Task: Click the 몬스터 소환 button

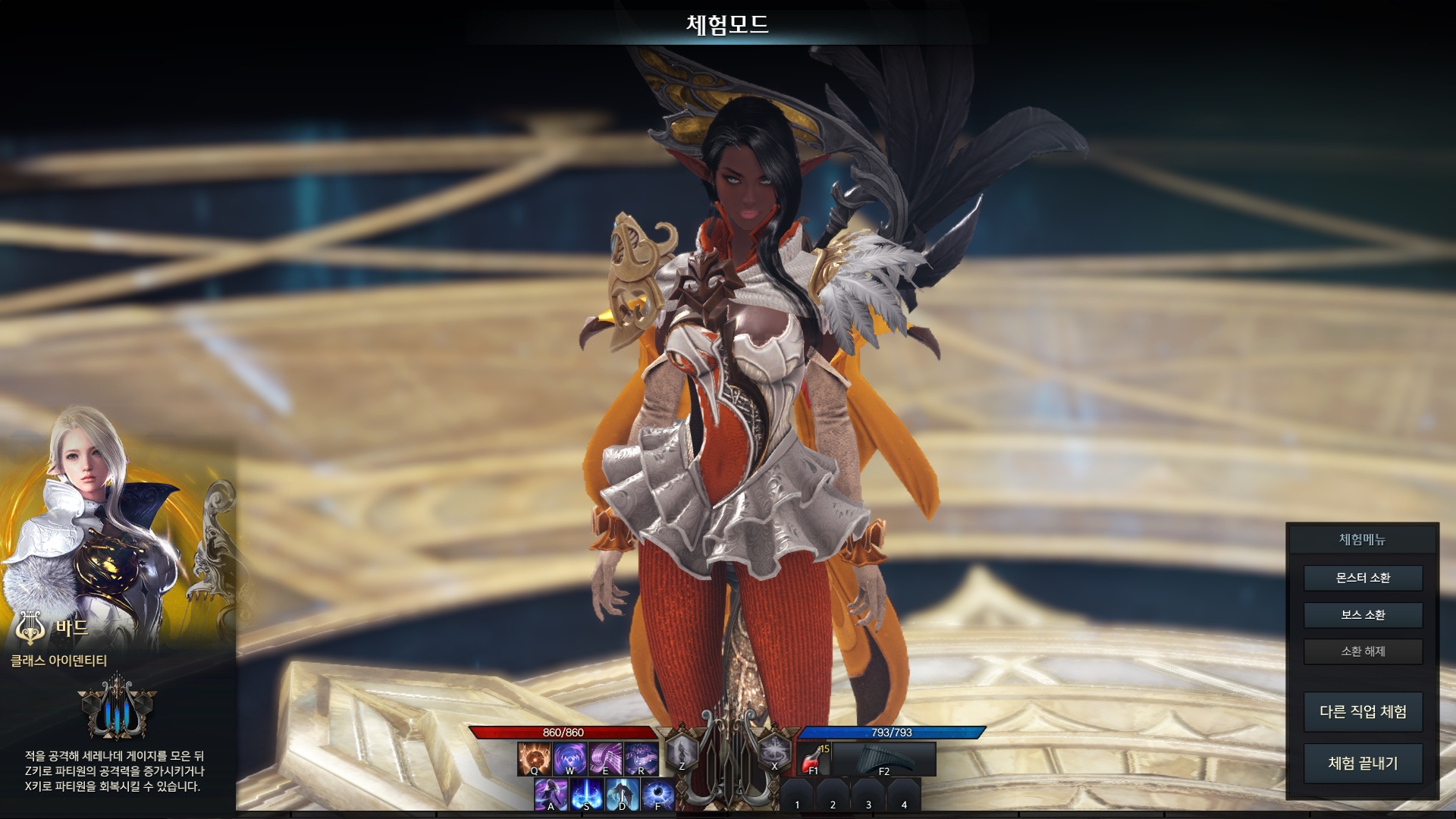Action: (1363, 578)
